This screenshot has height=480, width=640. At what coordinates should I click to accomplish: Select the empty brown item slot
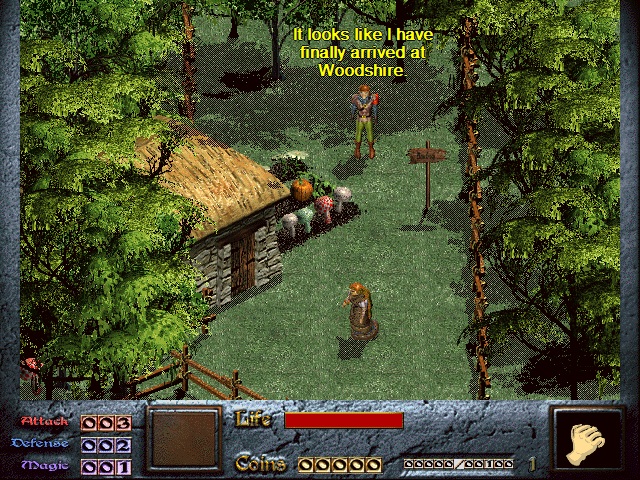pos(182,439)
